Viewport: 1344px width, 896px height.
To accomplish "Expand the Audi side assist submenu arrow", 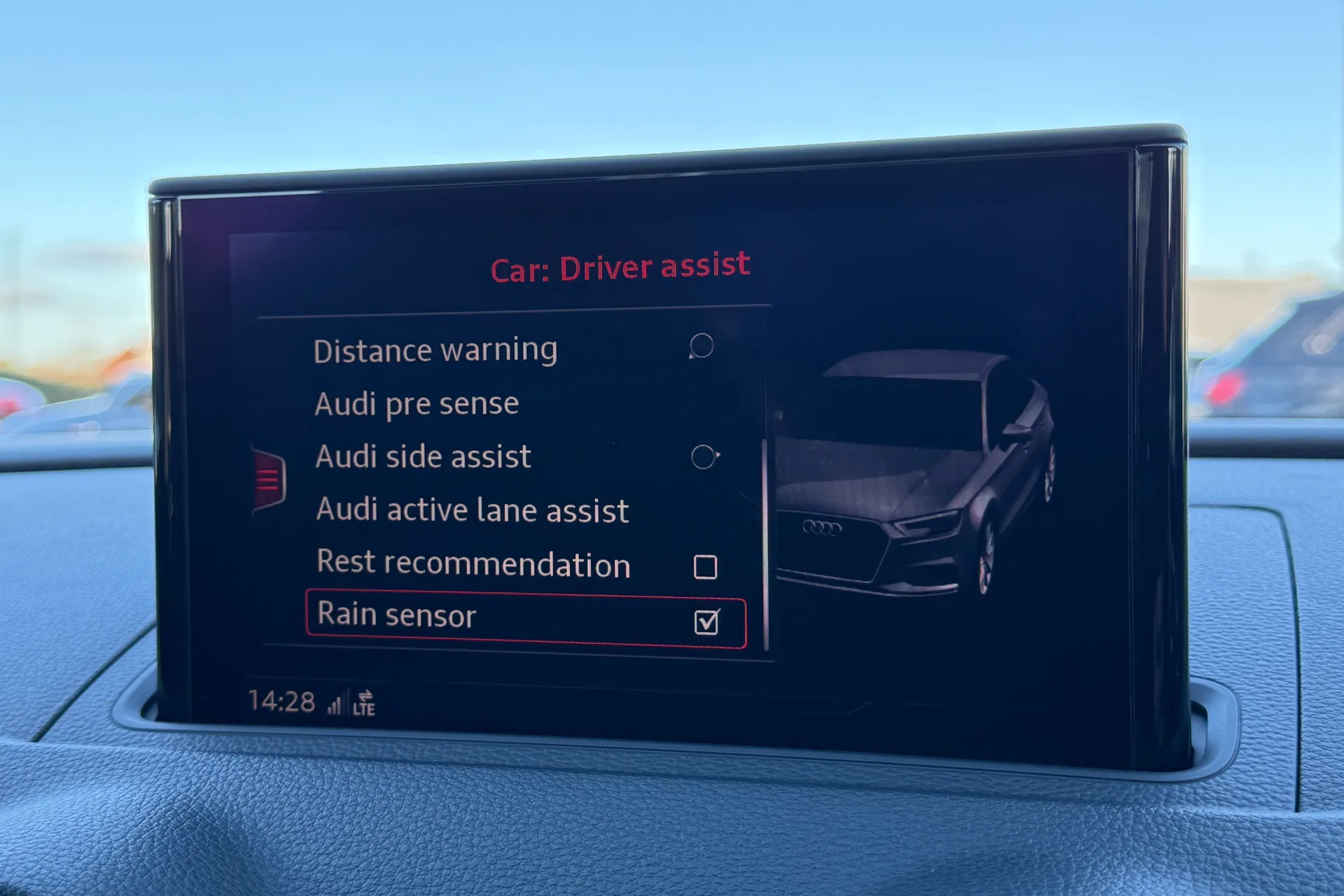I will [703, 455].
